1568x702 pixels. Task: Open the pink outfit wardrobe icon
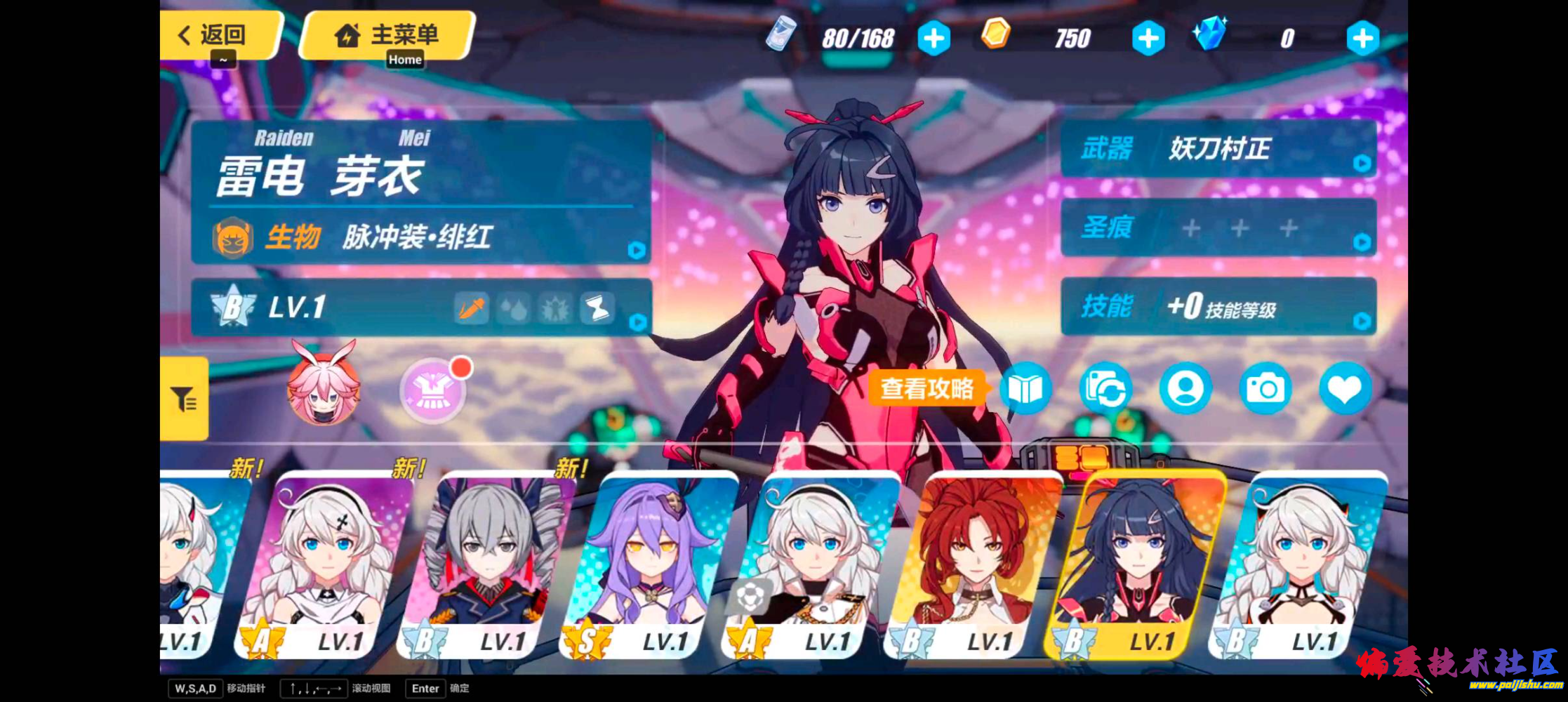pos(432,391)
